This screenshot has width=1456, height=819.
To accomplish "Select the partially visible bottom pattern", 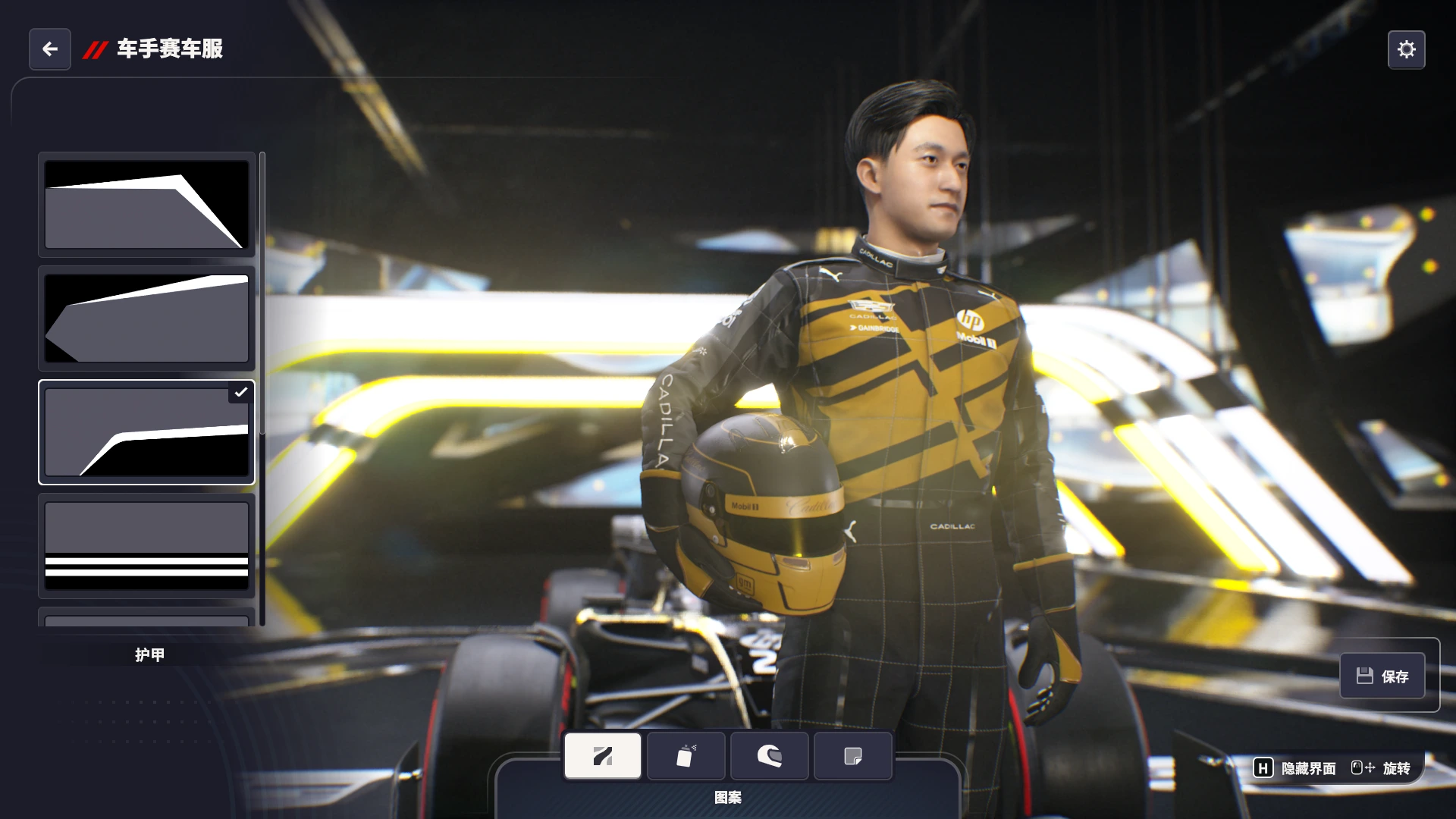I will point(146,618).
